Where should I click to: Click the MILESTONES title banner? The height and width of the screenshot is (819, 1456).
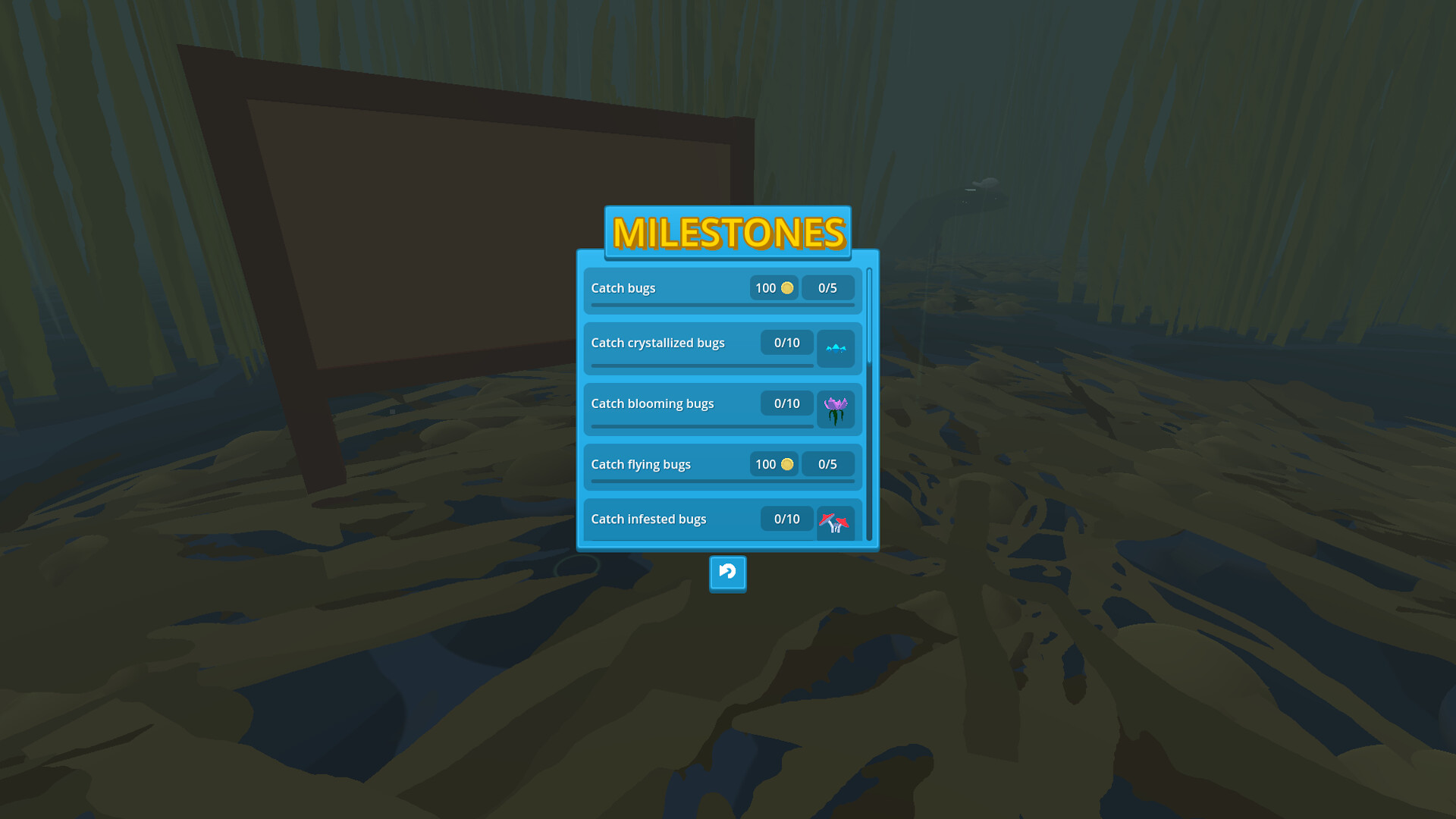pyautogui.click(x=727, y=232)
